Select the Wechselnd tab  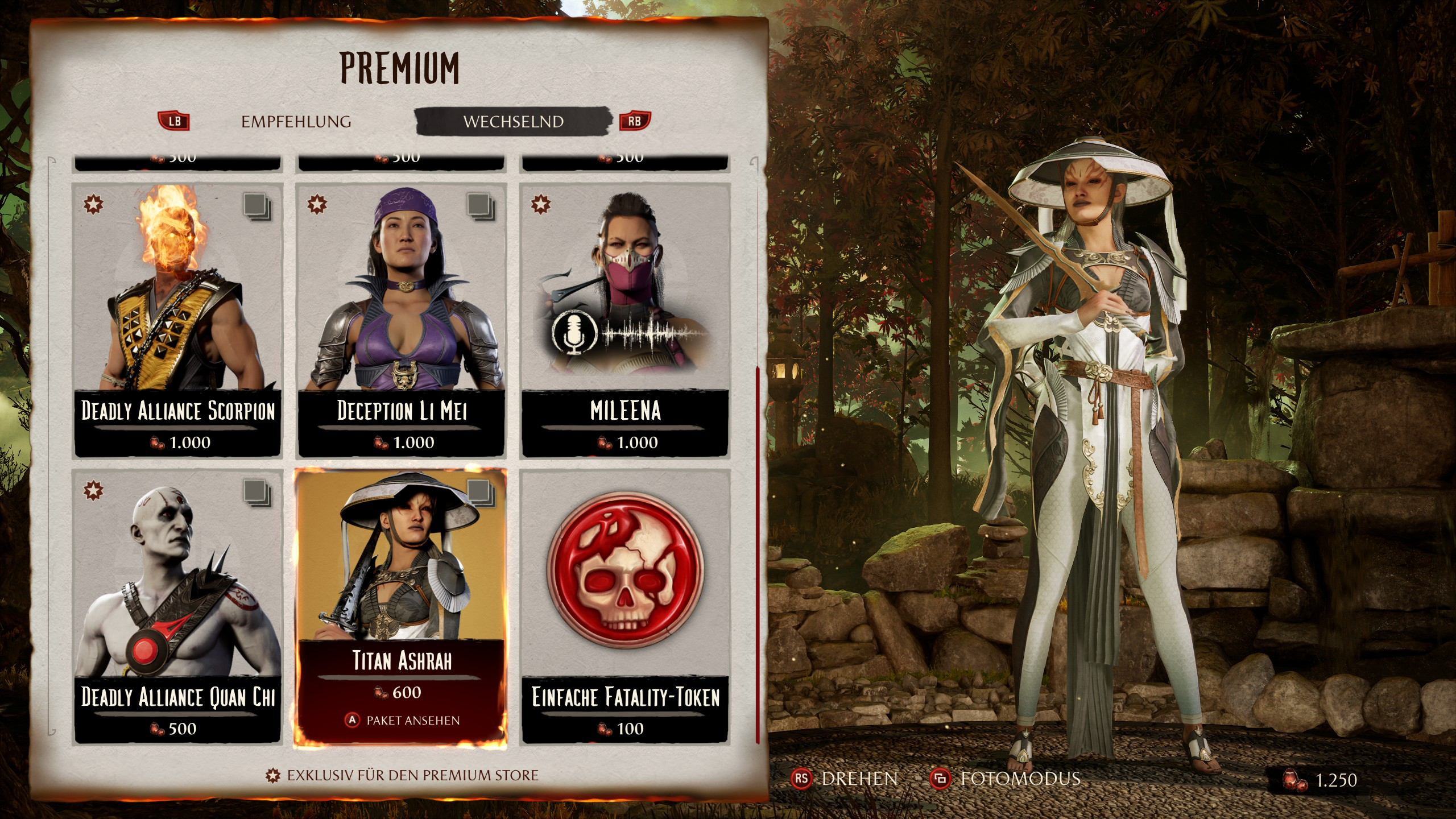coord(513,122)
